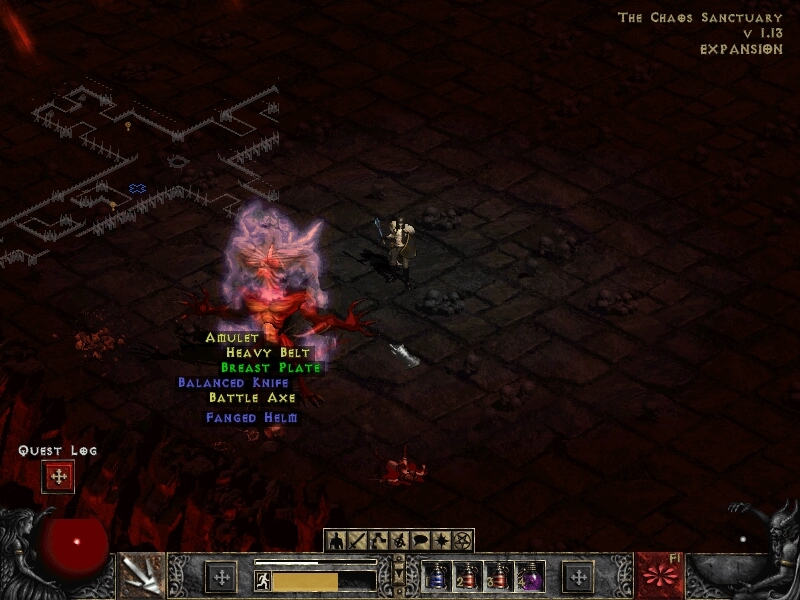Click the pentagram icon in the mini panel

click(462, 541)
